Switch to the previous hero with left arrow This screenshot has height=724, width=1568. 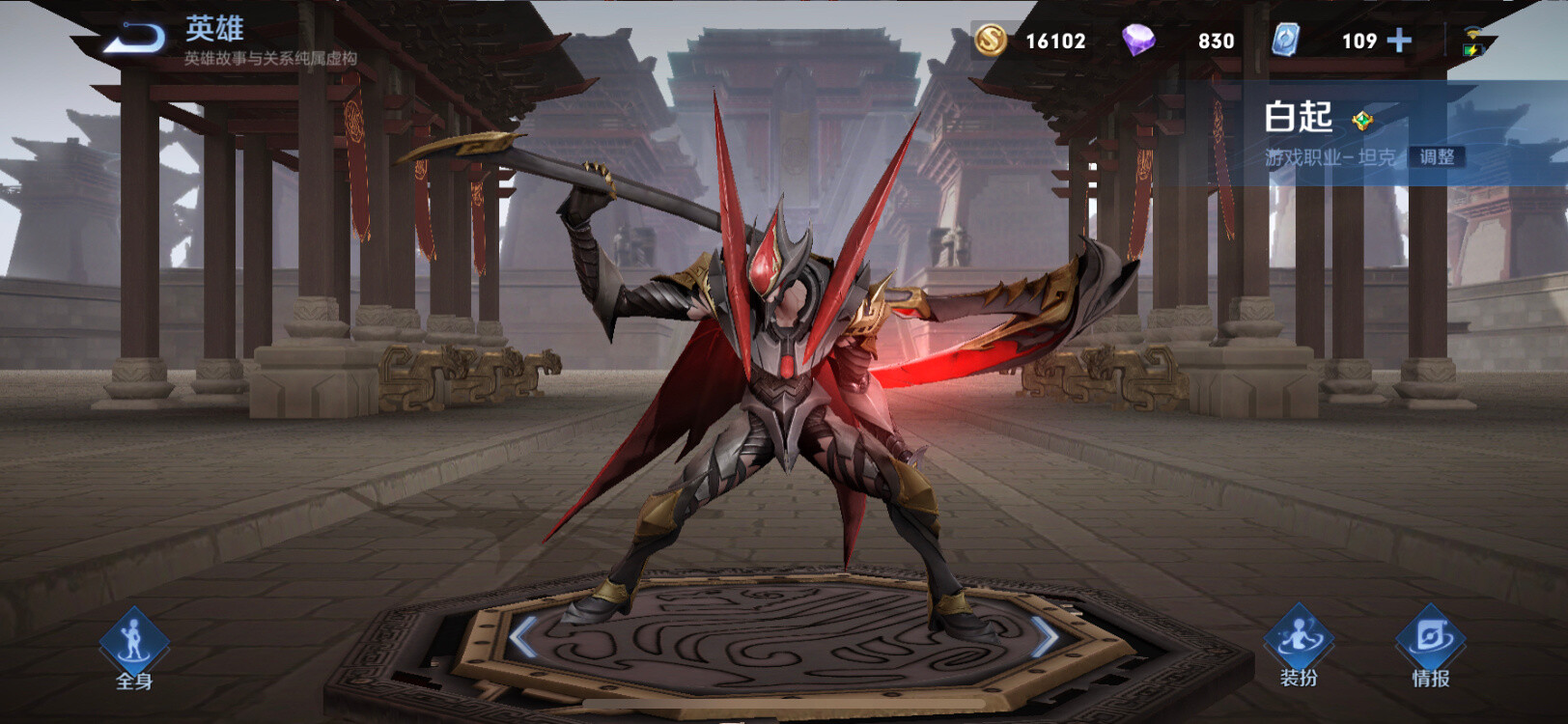pyautogui.click(x=522, y=637)
